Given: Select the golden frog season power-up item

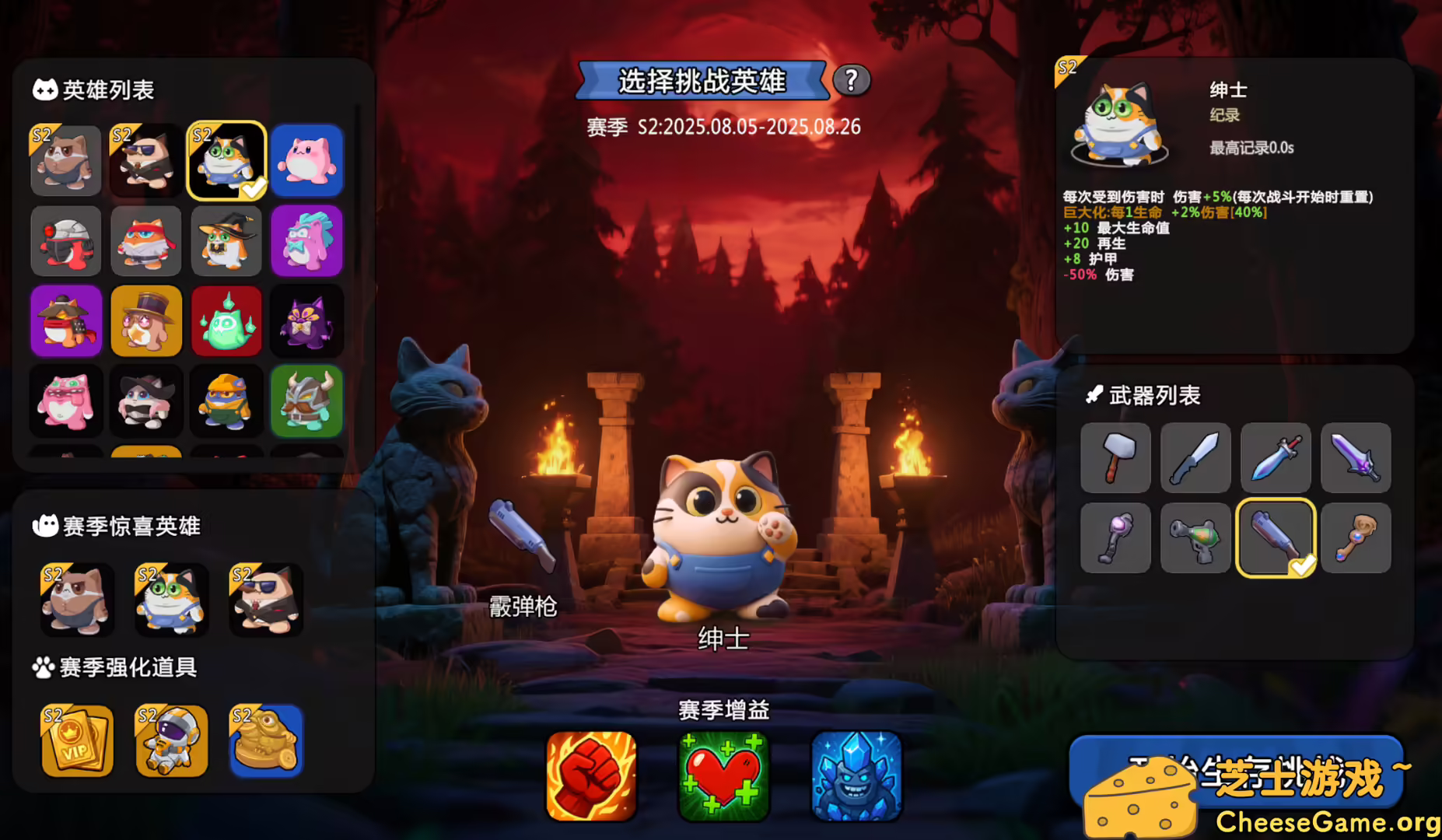Looking at the screenshot, I should [264, 740].
